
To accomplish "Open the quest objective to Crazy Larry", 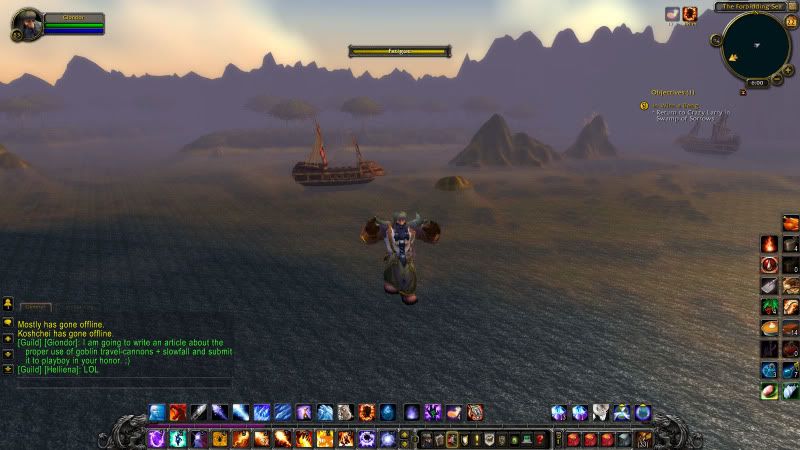I will tap(691, 115).
